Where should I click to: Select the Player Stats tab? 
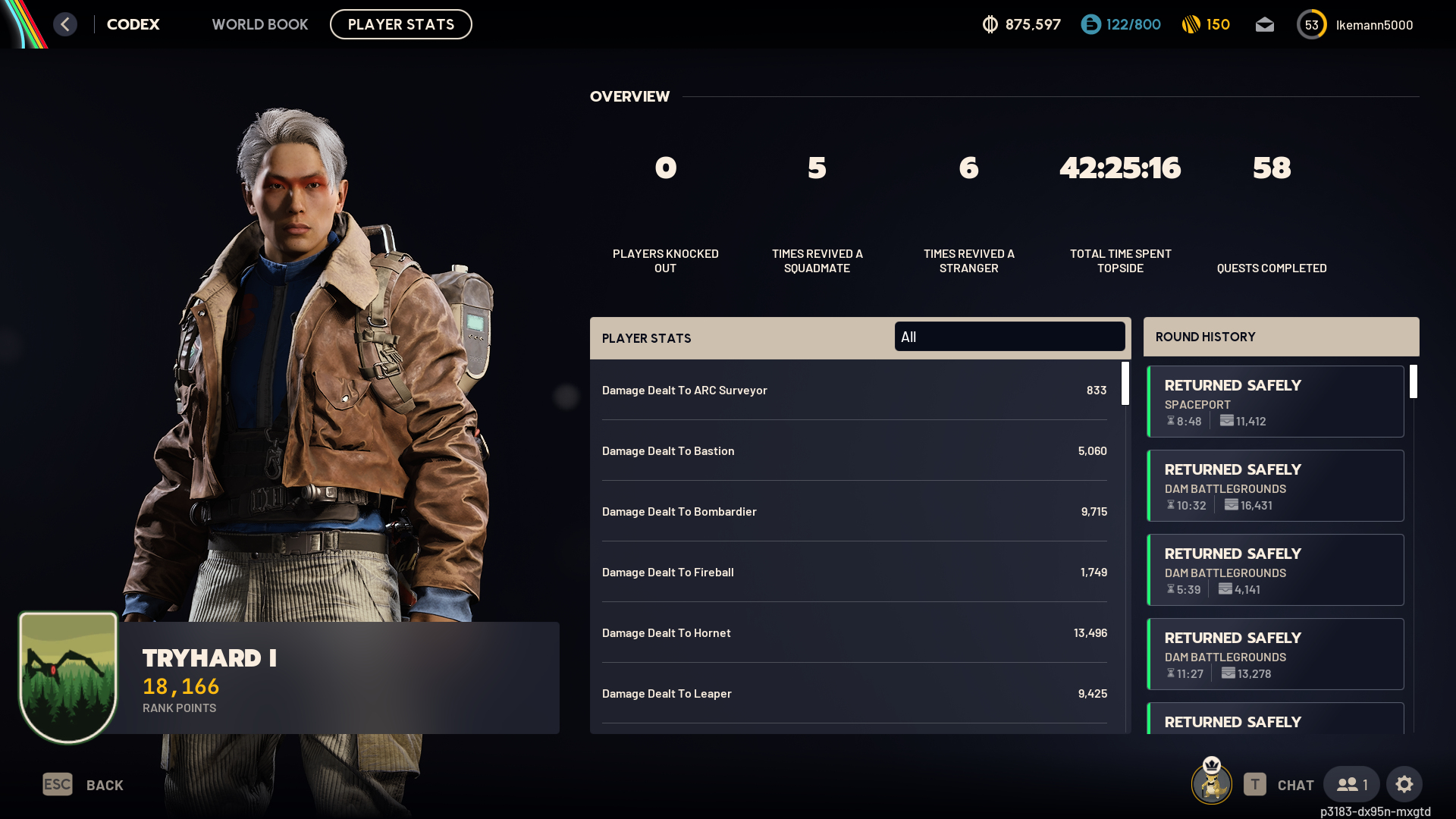coord(400,24)
